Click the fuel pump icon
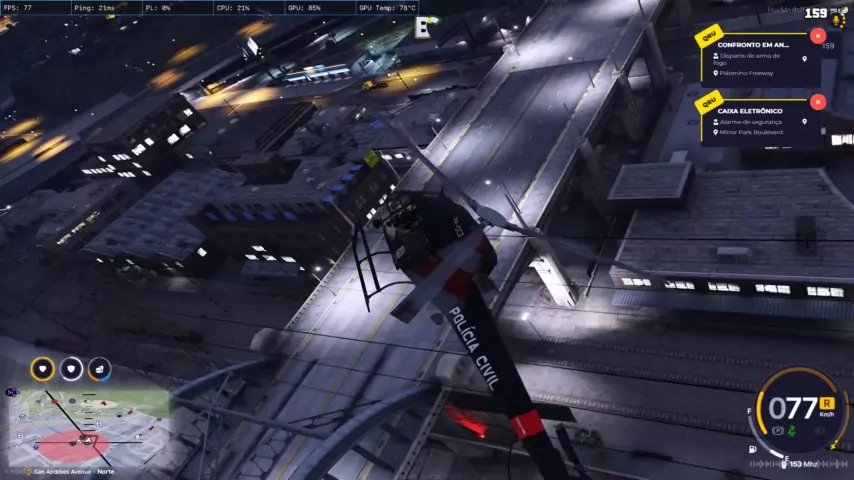Screen dimensions: 854x480 [x=752, y=449]
